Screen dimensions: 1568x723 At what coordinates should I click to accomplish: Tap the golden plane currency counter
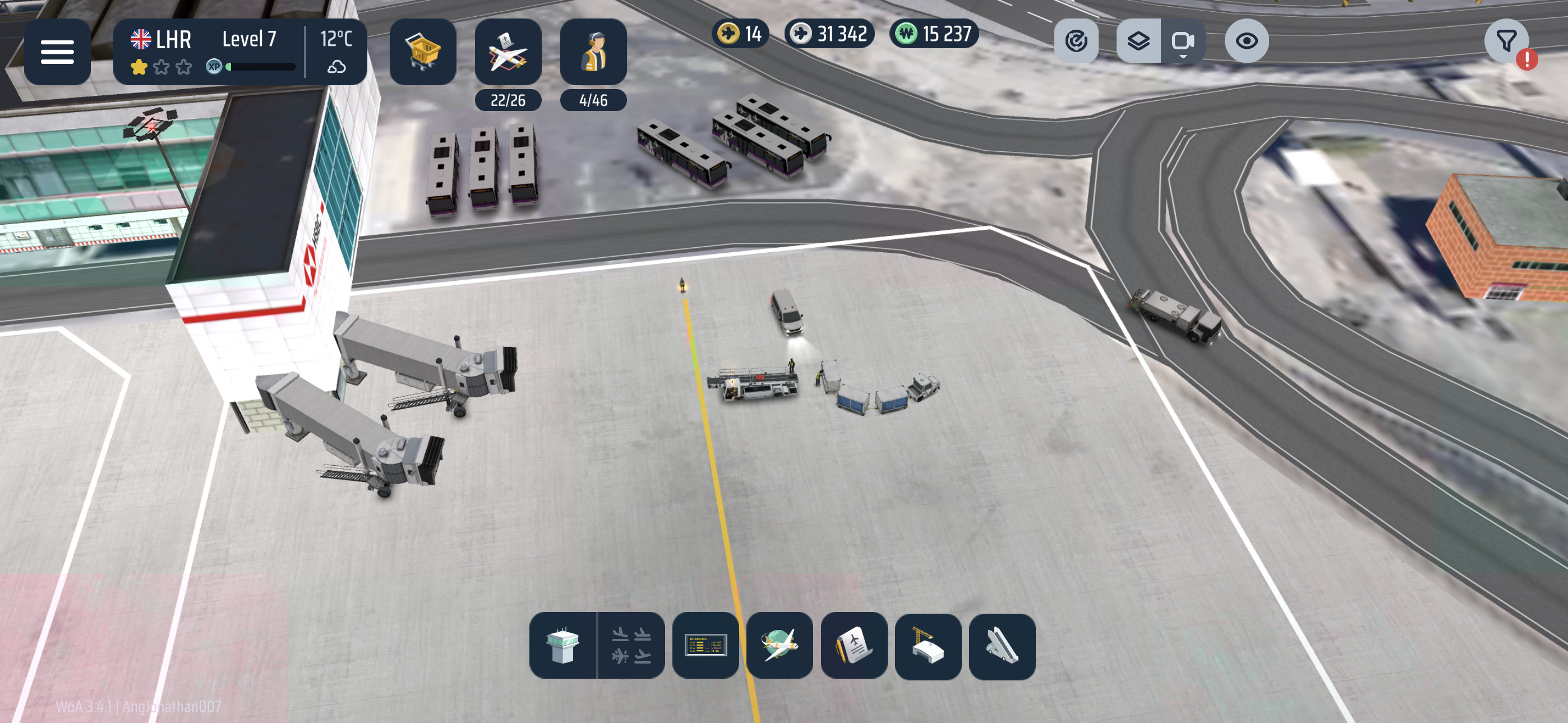pyautogui.click(x=740, y=34)
